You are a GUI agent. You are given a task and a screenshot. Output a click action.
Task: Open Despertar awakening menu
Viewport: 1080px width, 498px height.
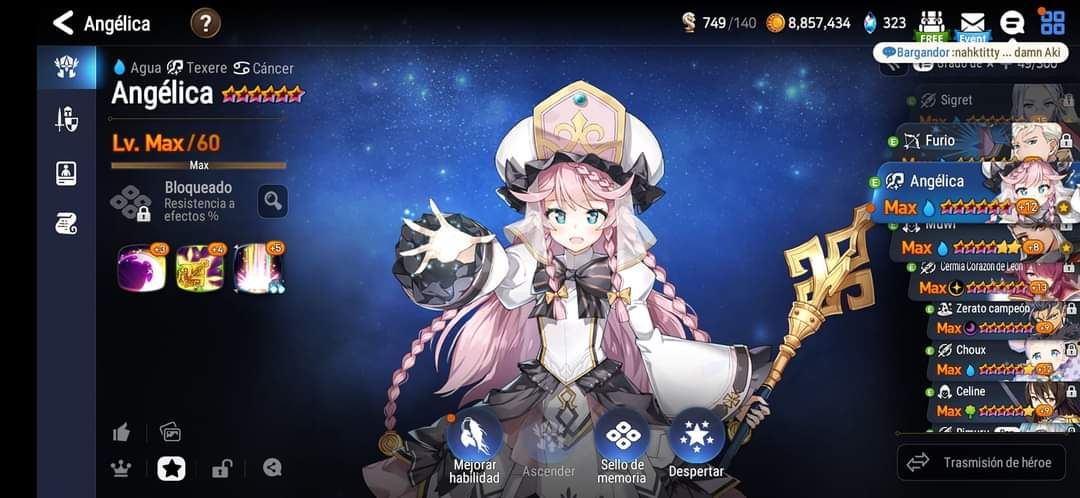click(696, 445)
